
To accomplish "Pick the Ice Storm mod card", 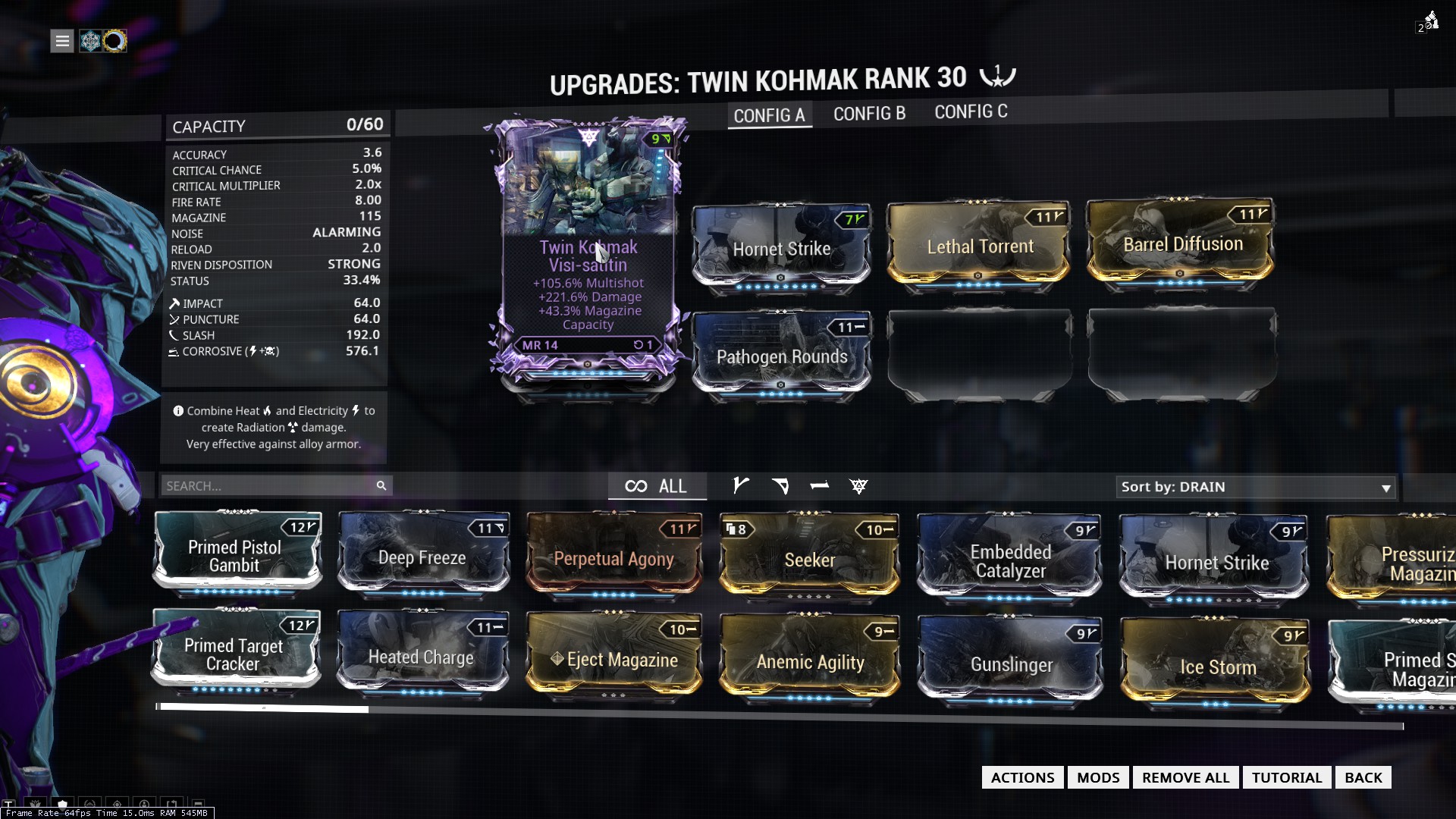I will (1217, 667).
